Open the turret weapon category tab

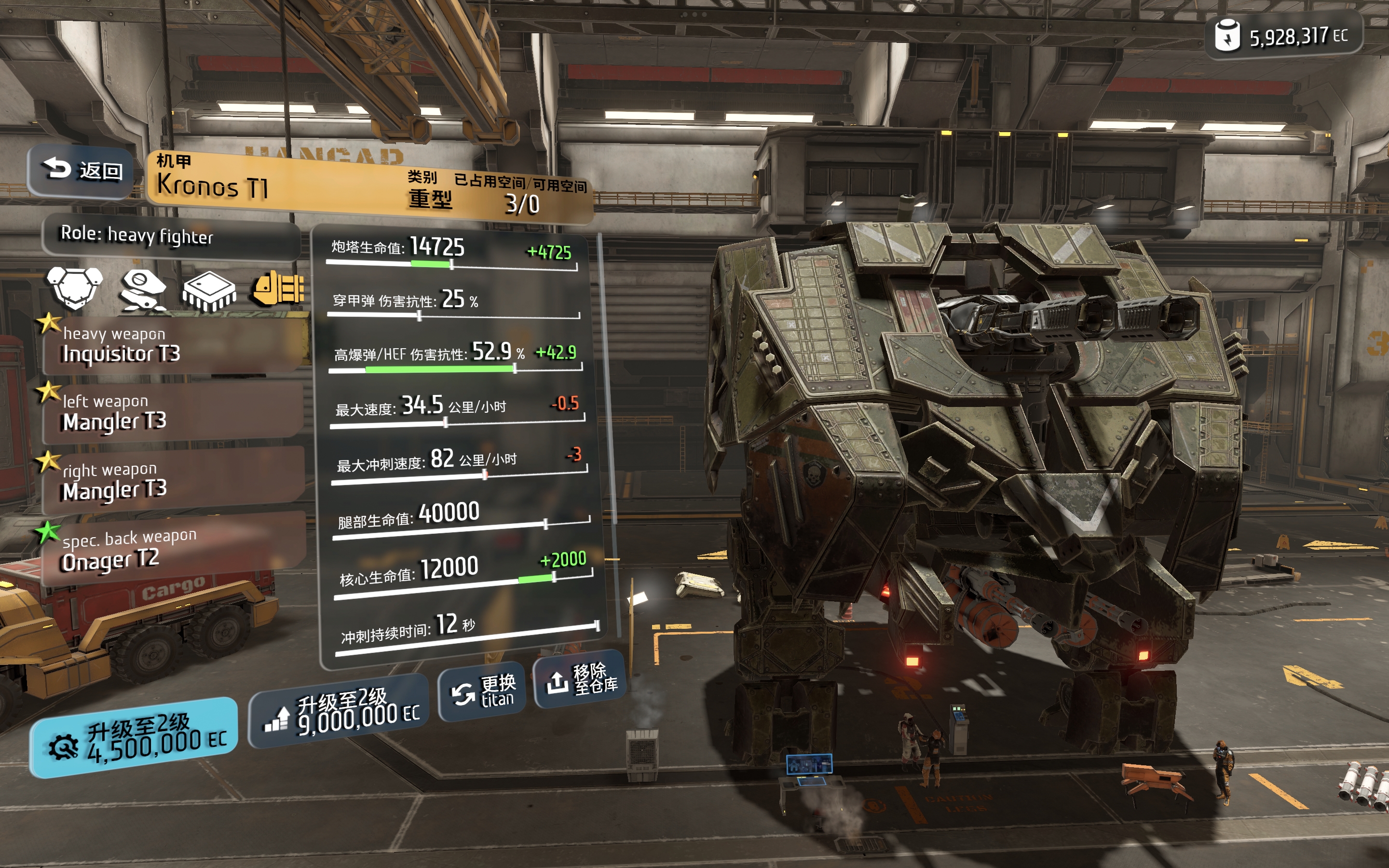pos(142,289)
